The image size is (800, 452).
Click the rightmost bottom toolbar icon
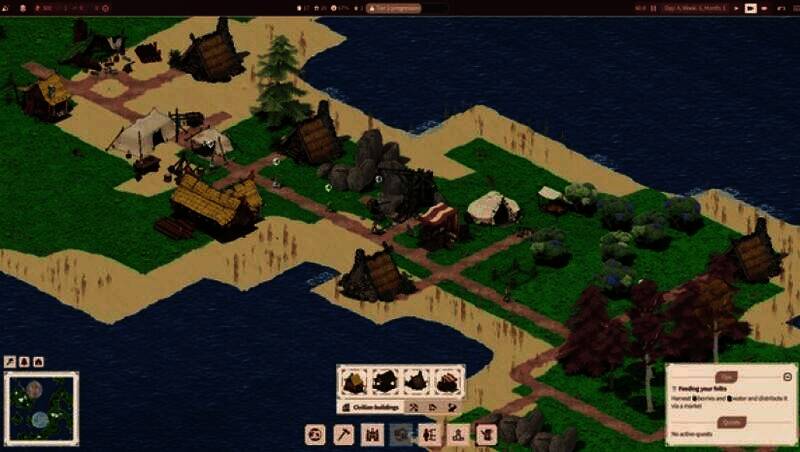pyautogui.click(x=487, y=435)
